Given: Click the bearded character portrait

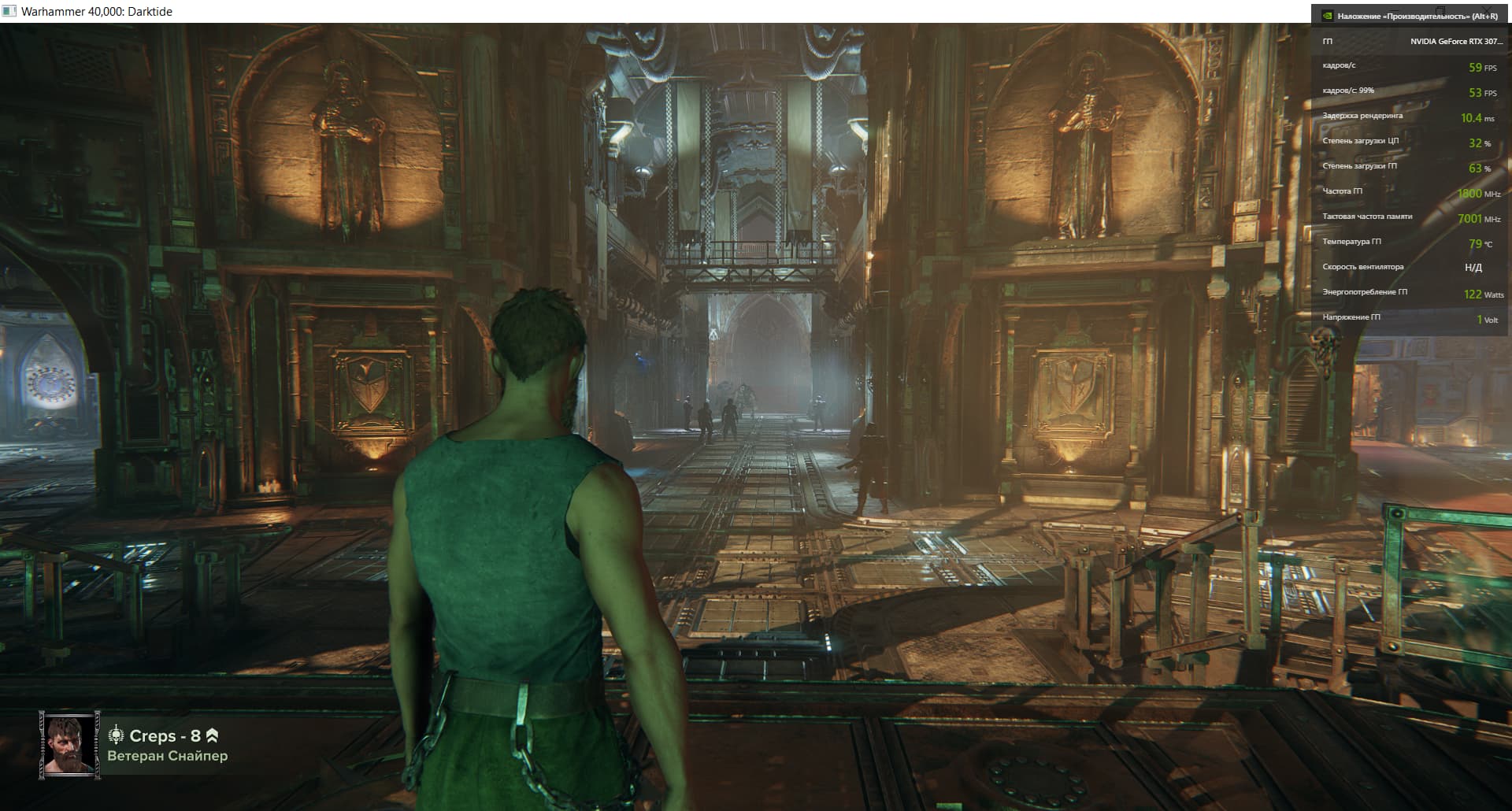Looking at the screenshot, I should 69,745.
